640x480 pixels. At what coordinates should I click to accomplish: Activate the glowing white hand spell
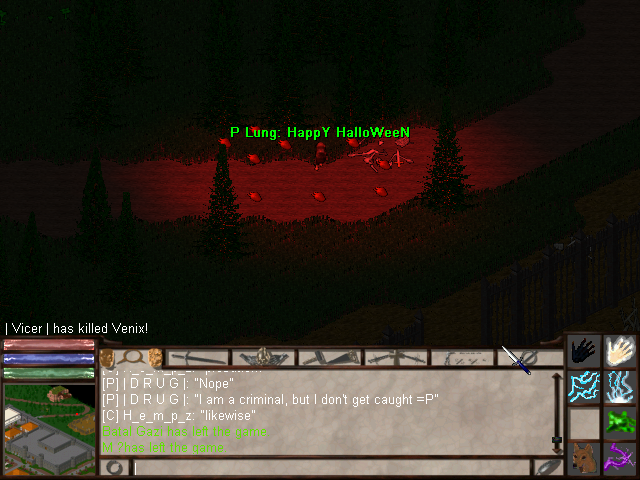(620, 351)
